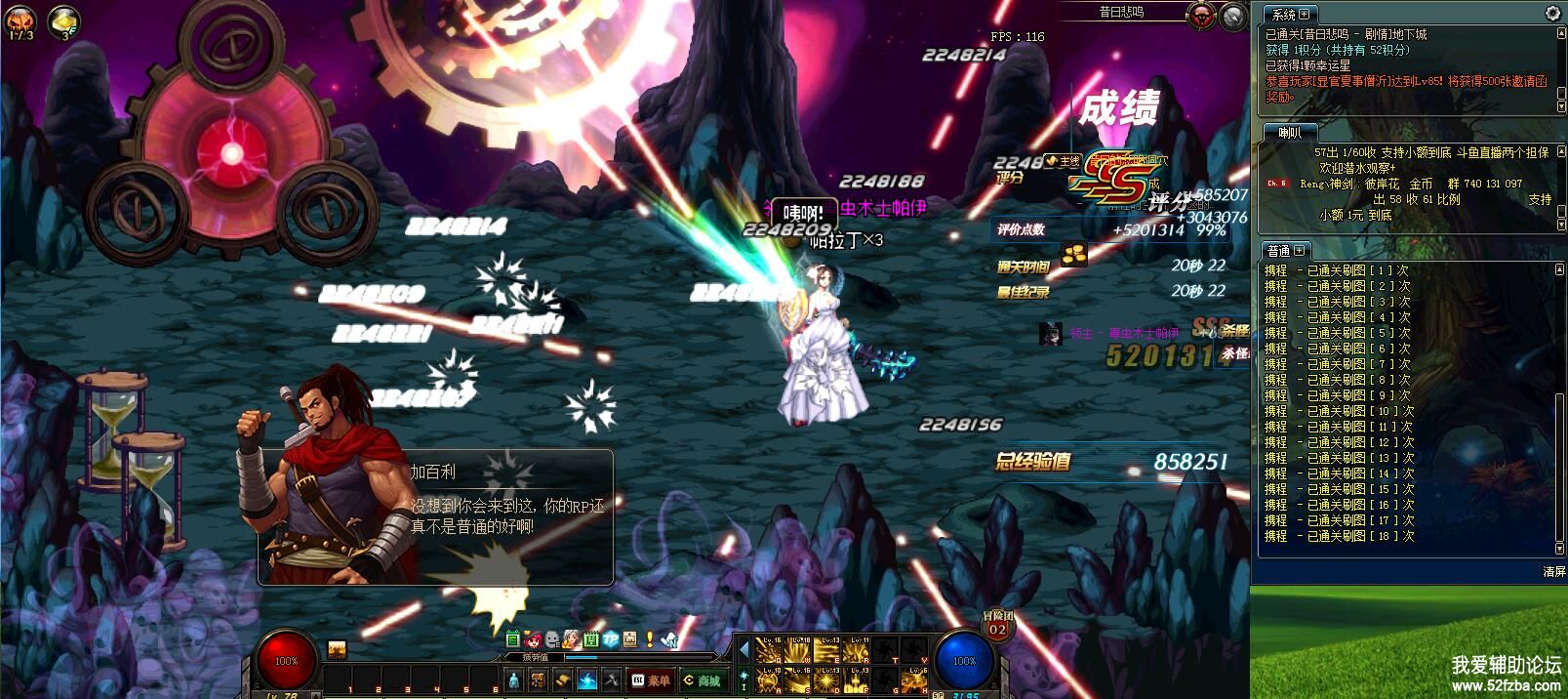Click the gold cube icon in top-left
Viewport: 1568px width, 699px height.
click(64, 21)
